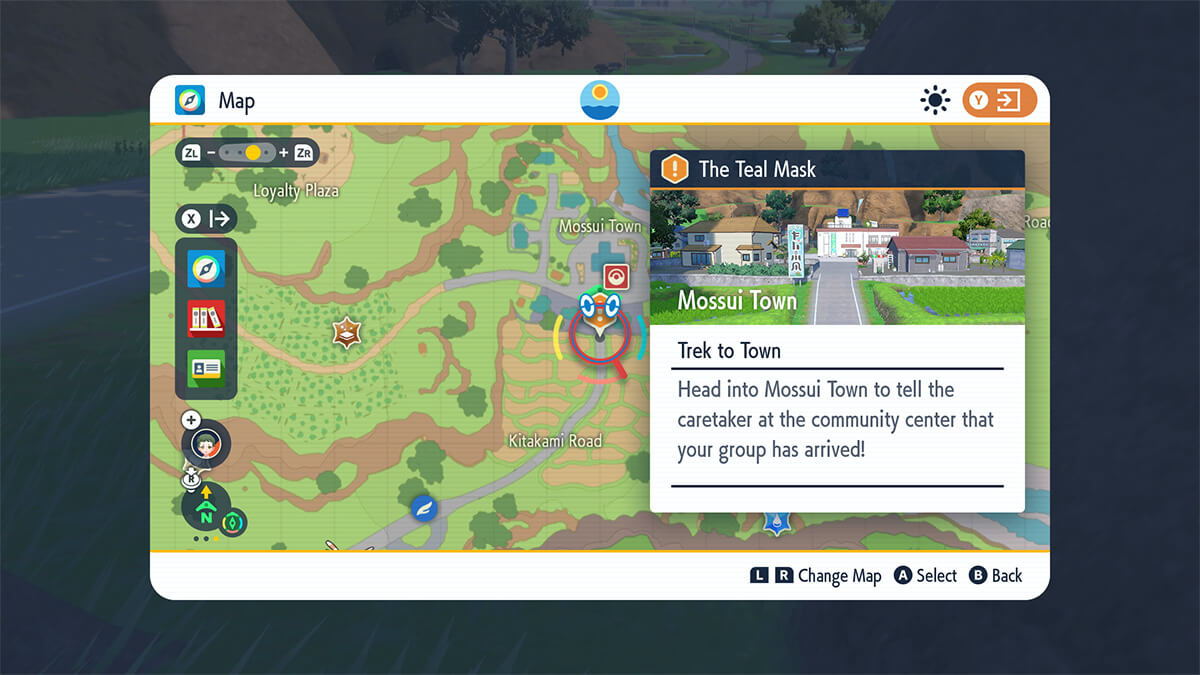Select the blue raid den marker near bottom
Image resolution: width=1200 pixels, height=675 pixels.
click(776, 520)
